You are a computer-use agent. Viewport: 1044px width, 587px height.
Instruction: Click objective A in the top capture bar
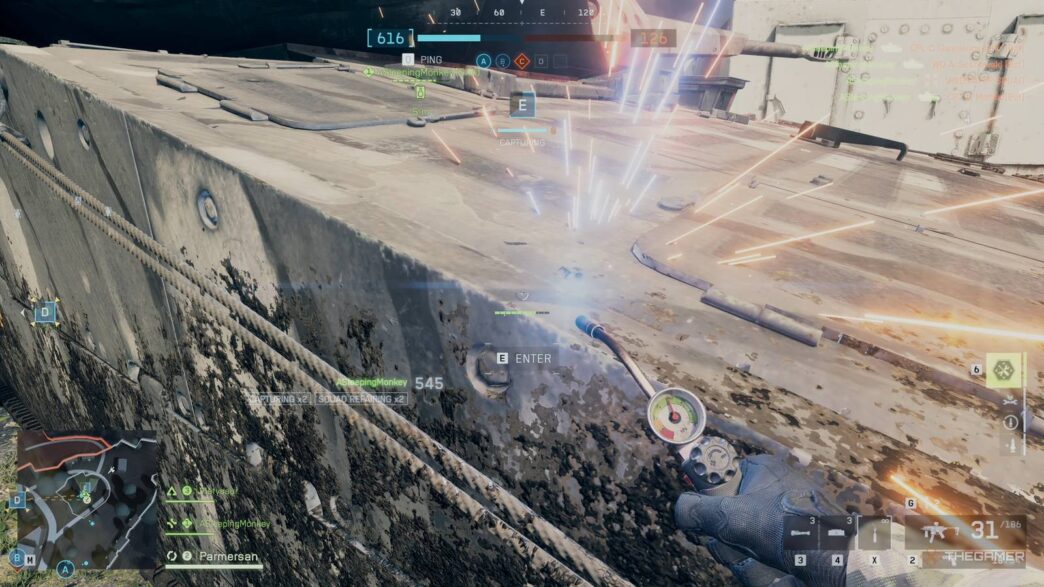(x=484, y=61)
